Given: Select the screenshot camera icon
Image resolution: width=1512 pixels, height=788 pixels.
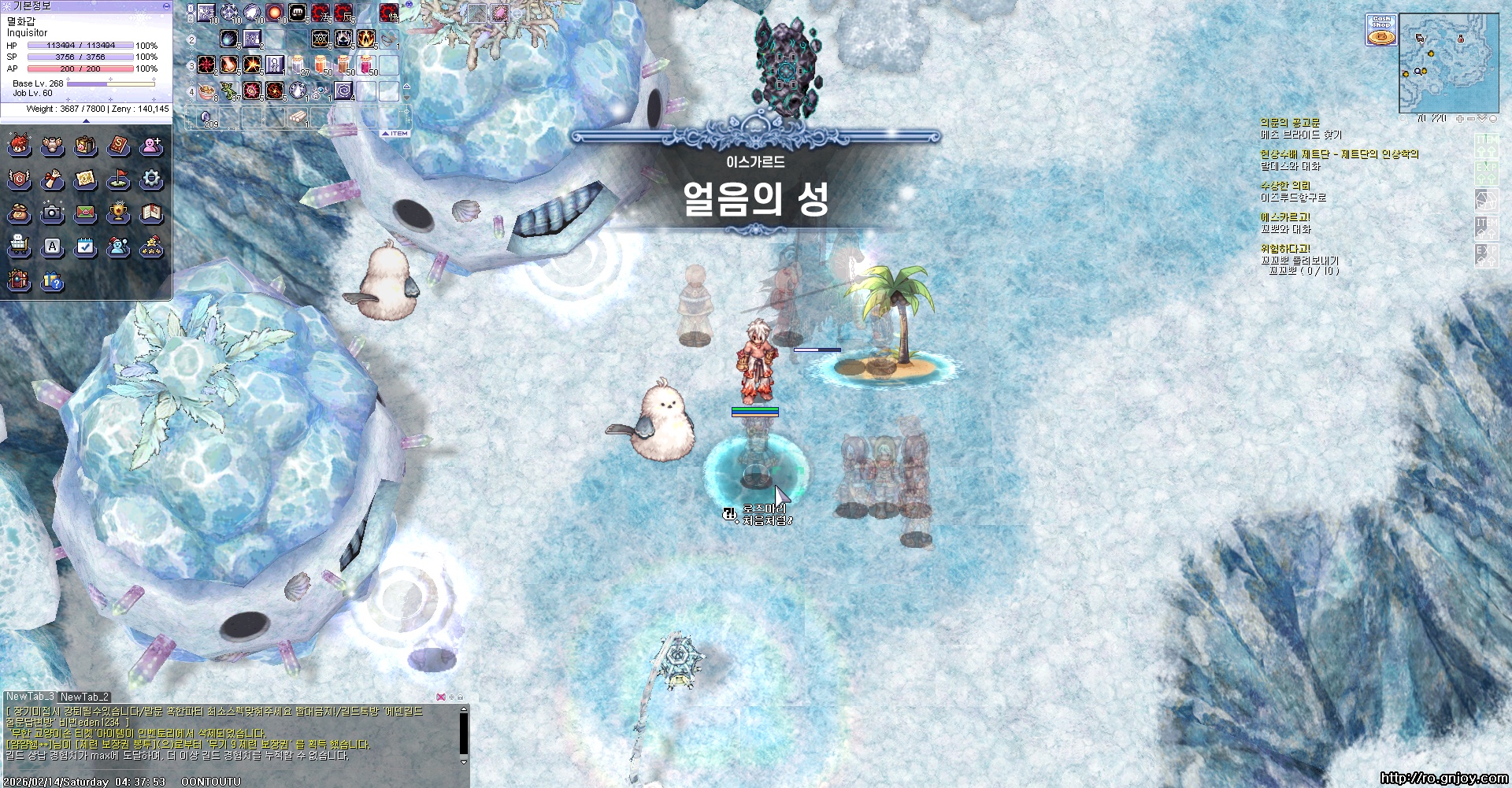Looking at the screenshot, I should (x=53, y=213).
